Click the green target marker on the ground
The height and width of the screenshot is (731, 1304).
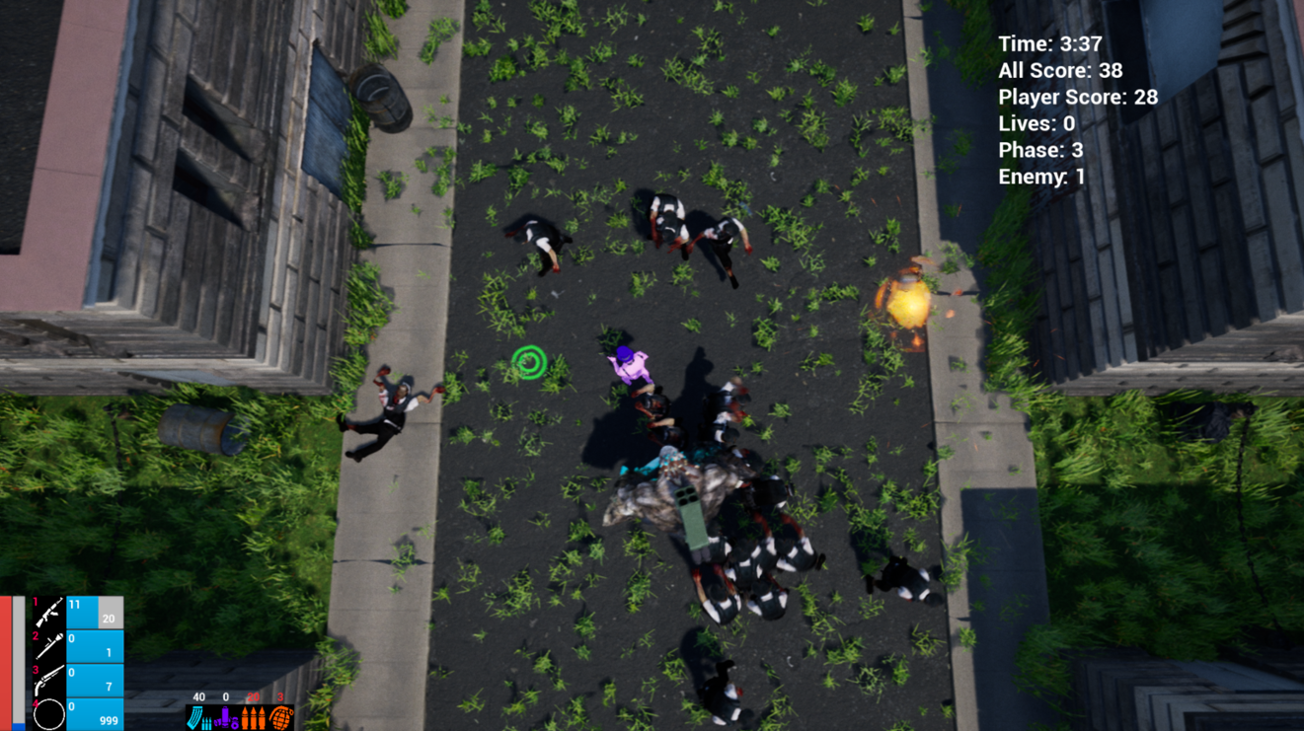point(529,364)
